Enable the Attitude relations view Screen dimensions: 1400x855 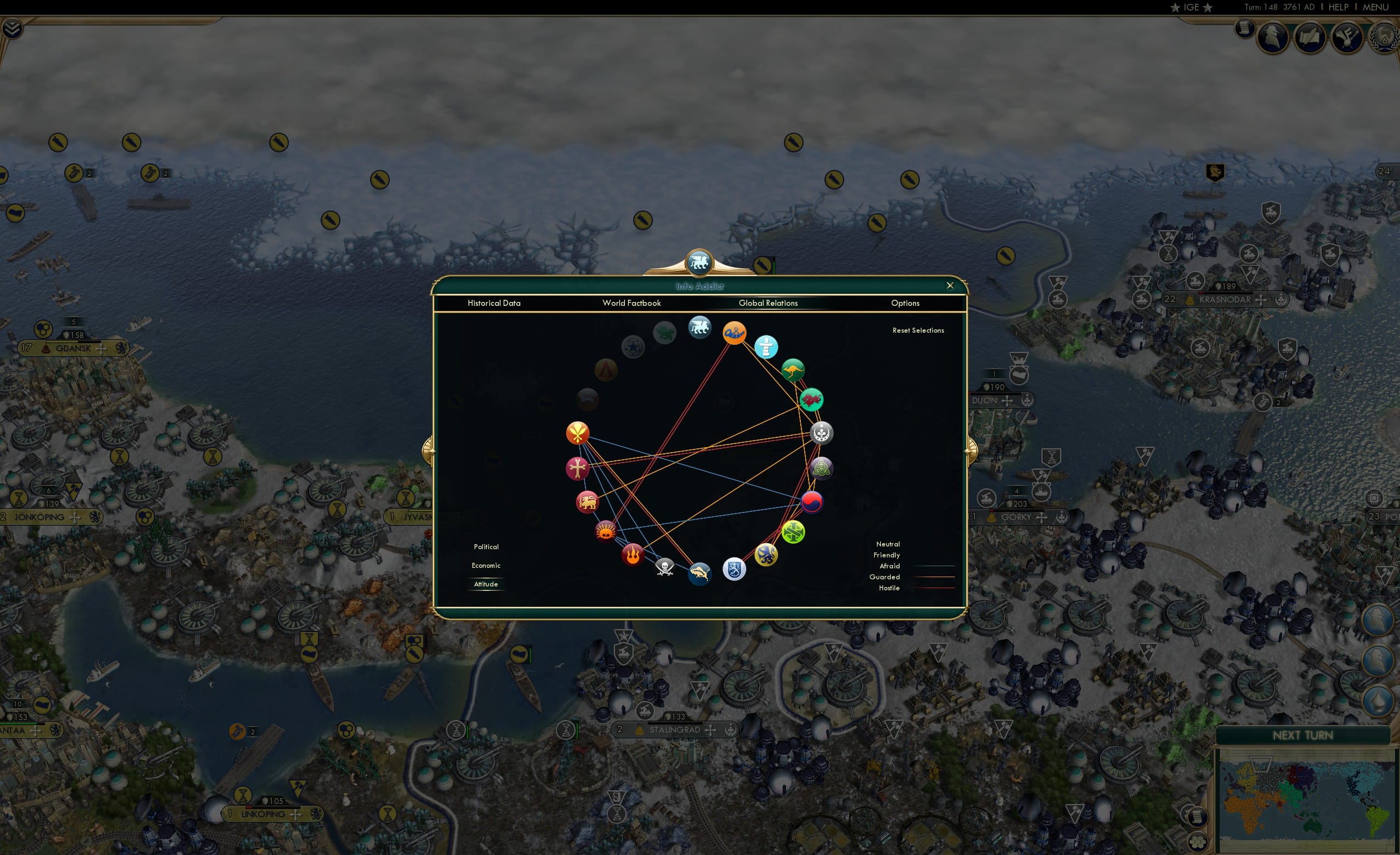tap(486, 584)
